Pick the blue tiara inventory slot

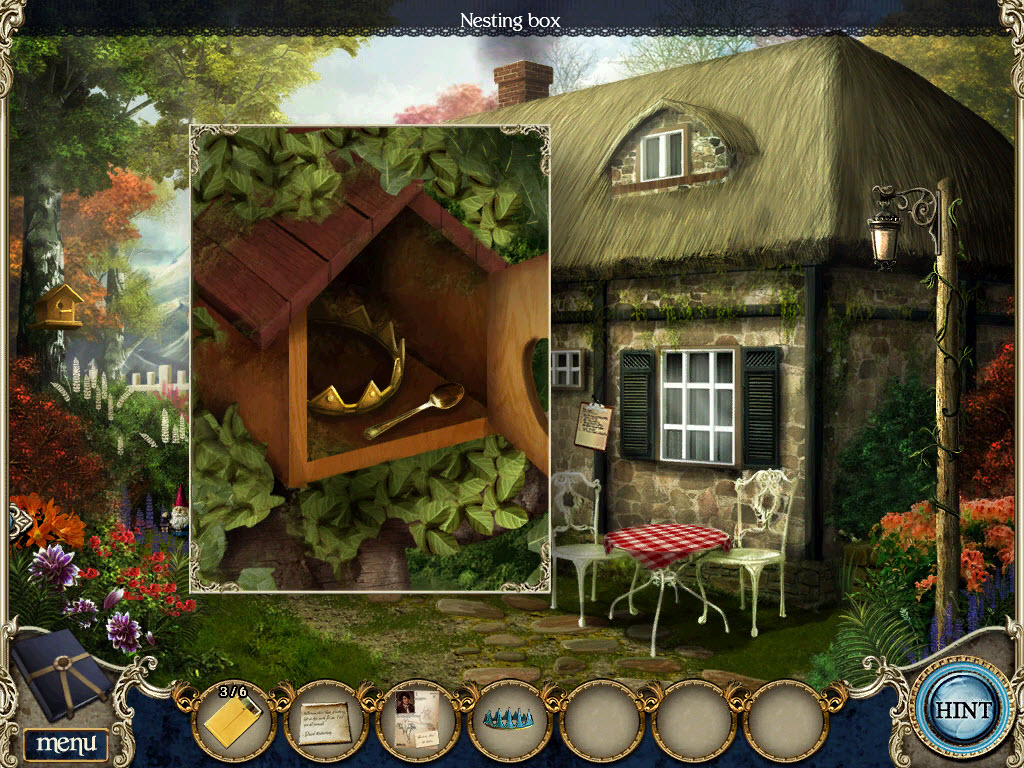pyautogui.click(x=510, y=719)
